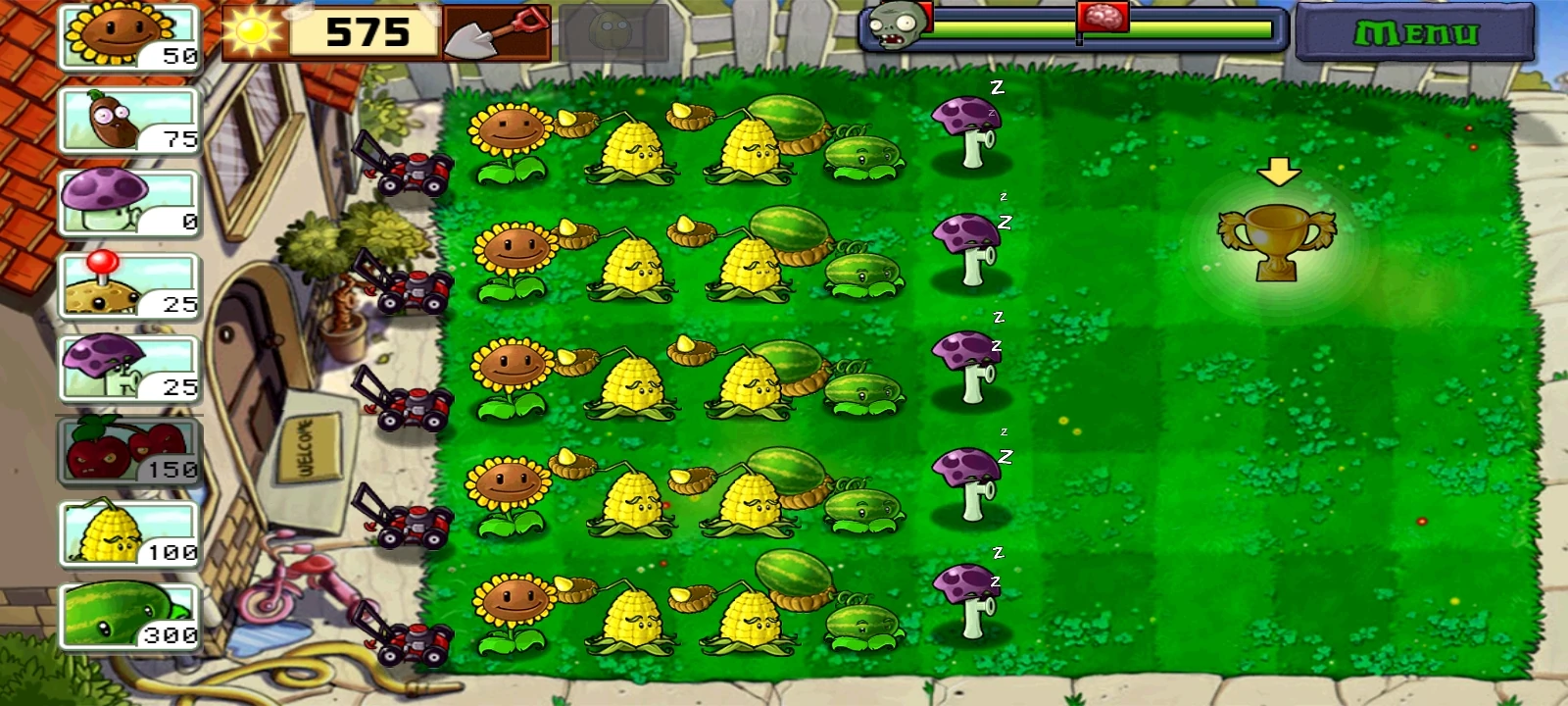This screenshot has width=1568, height=706.
Task: Click the sleeping mushroom in the top lane
Action: [968, 132]
